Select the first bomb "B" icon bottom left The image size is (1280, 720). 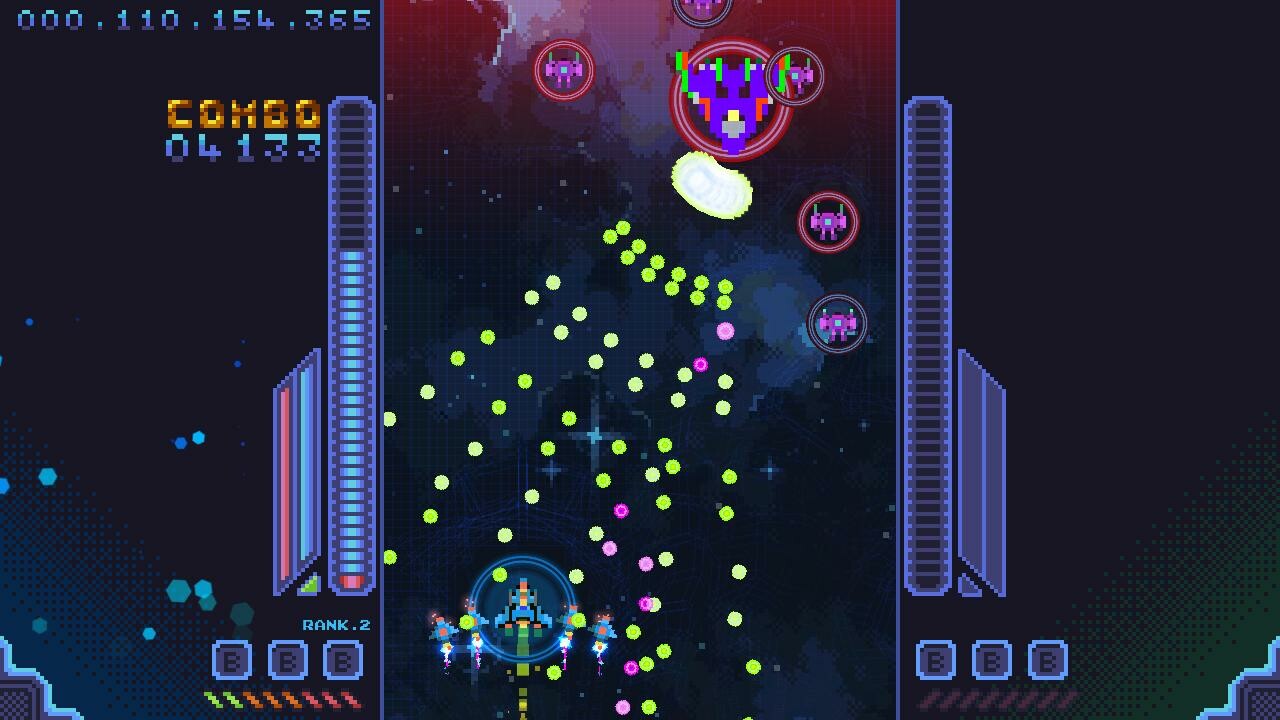click(x=231, y=660)
